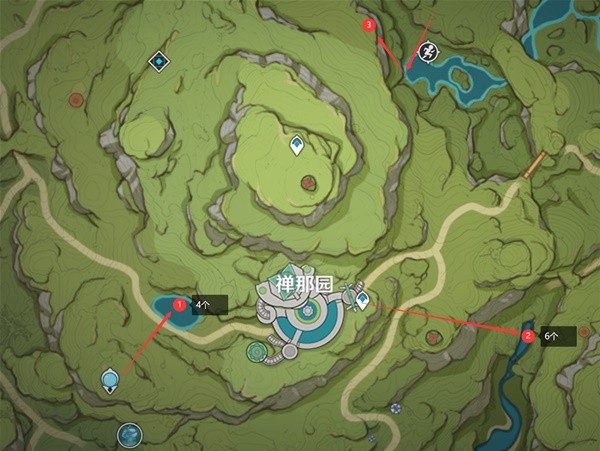Select red numbered marker 2
Screen dimensions: 600x451
(x=527, y=336)
